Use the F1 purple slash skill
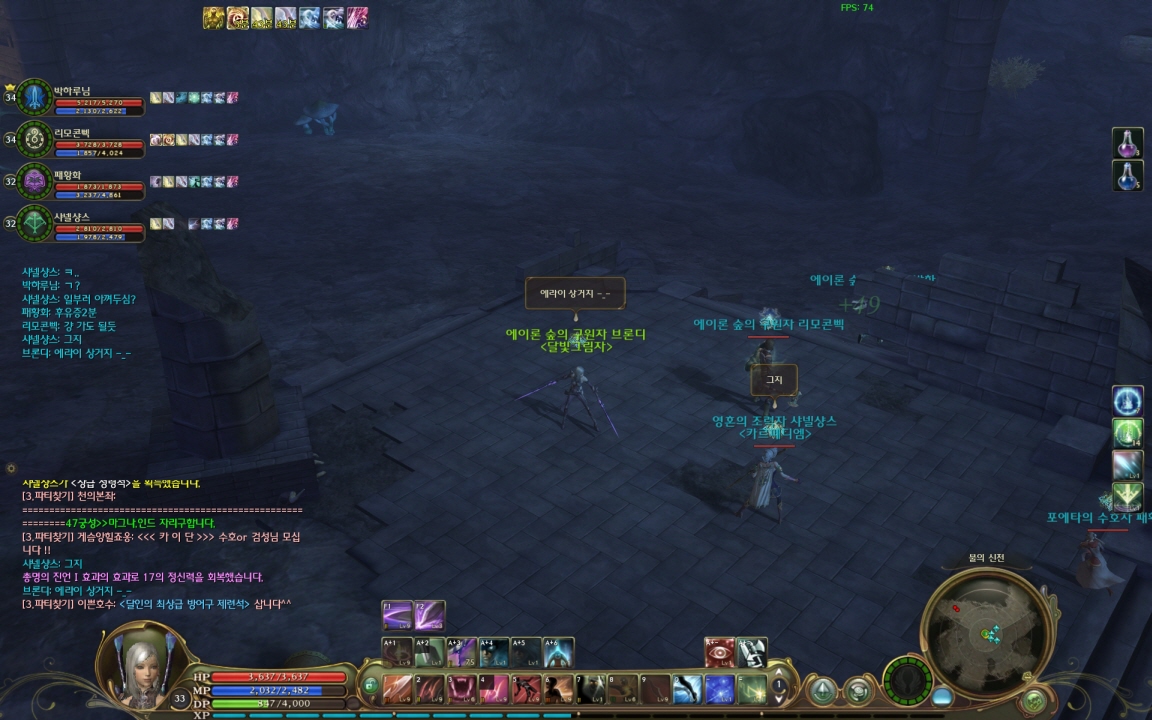The width and height of the screenshot is (1152, 720). [x=397, y=614]
